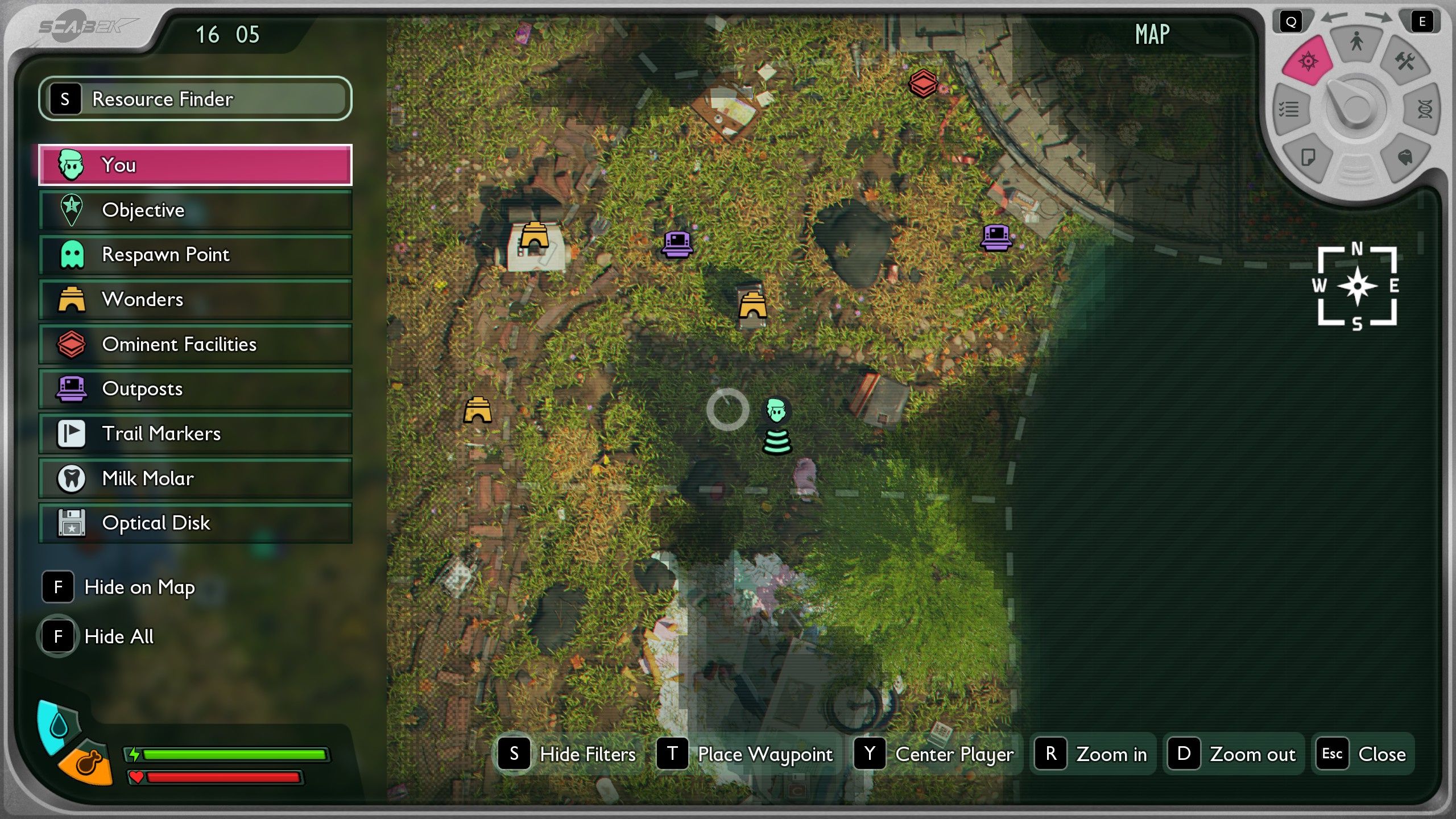Pick the Milk Molar filter
Viewport: 1456px width, 819px height.
tap(195, 478)
